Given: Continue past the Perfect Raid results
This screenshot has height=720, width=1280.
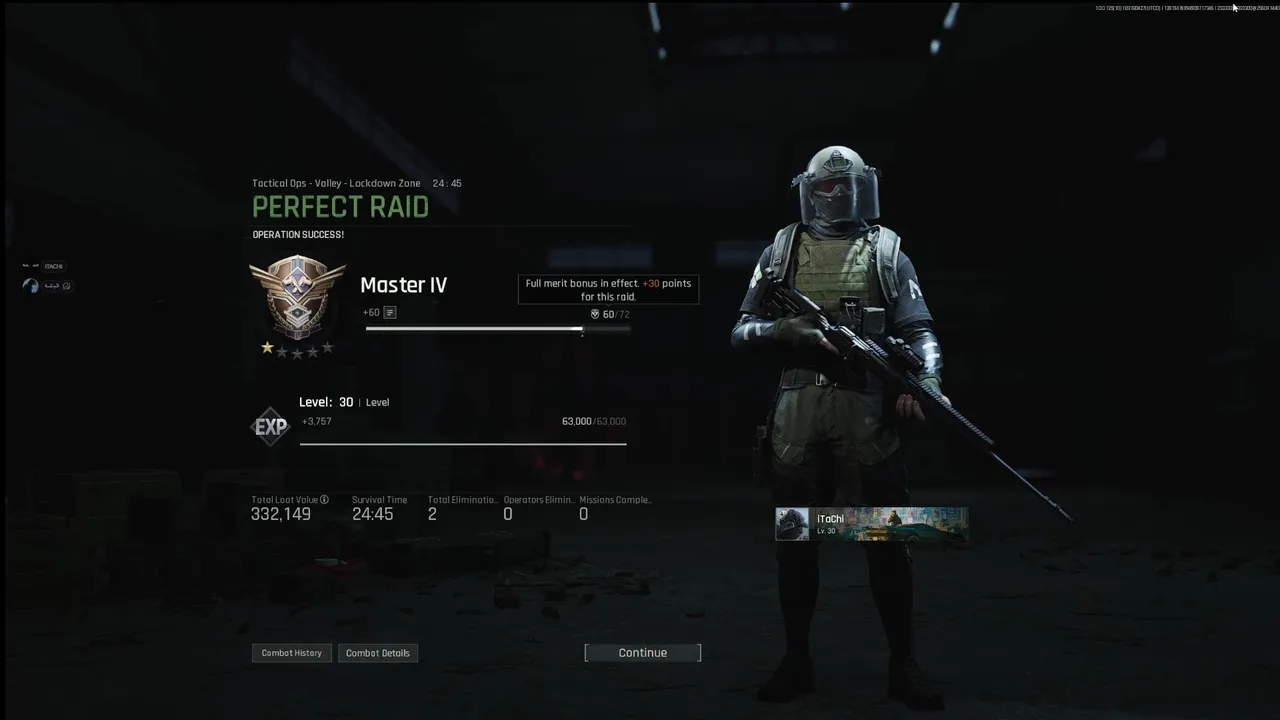Looking at the screenshot, I should [x=642, y=653].
